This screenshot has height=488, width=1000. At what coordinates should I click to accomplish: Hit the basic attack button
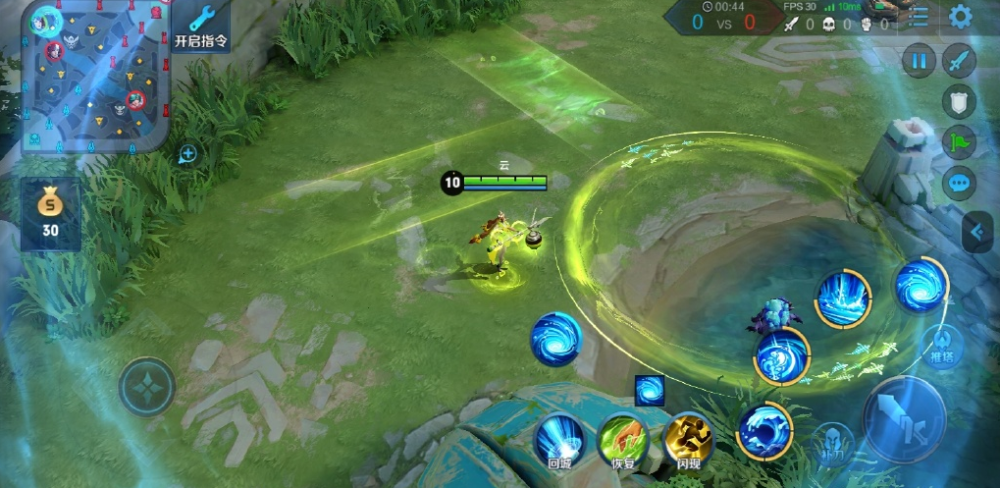coord(904,419)
